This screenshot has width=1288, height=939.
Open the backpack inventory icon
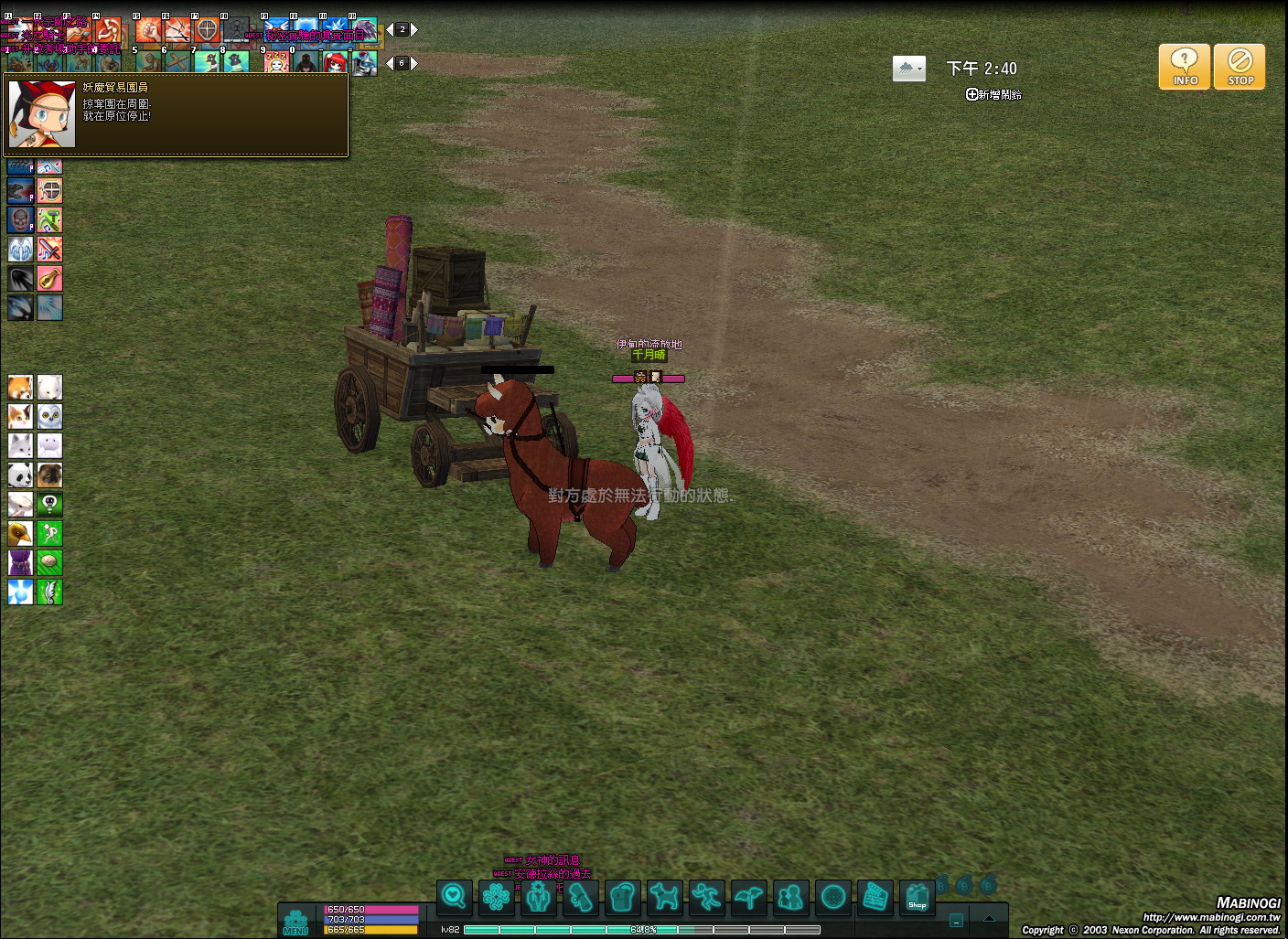pyautogui.click(x=622, y=897)
